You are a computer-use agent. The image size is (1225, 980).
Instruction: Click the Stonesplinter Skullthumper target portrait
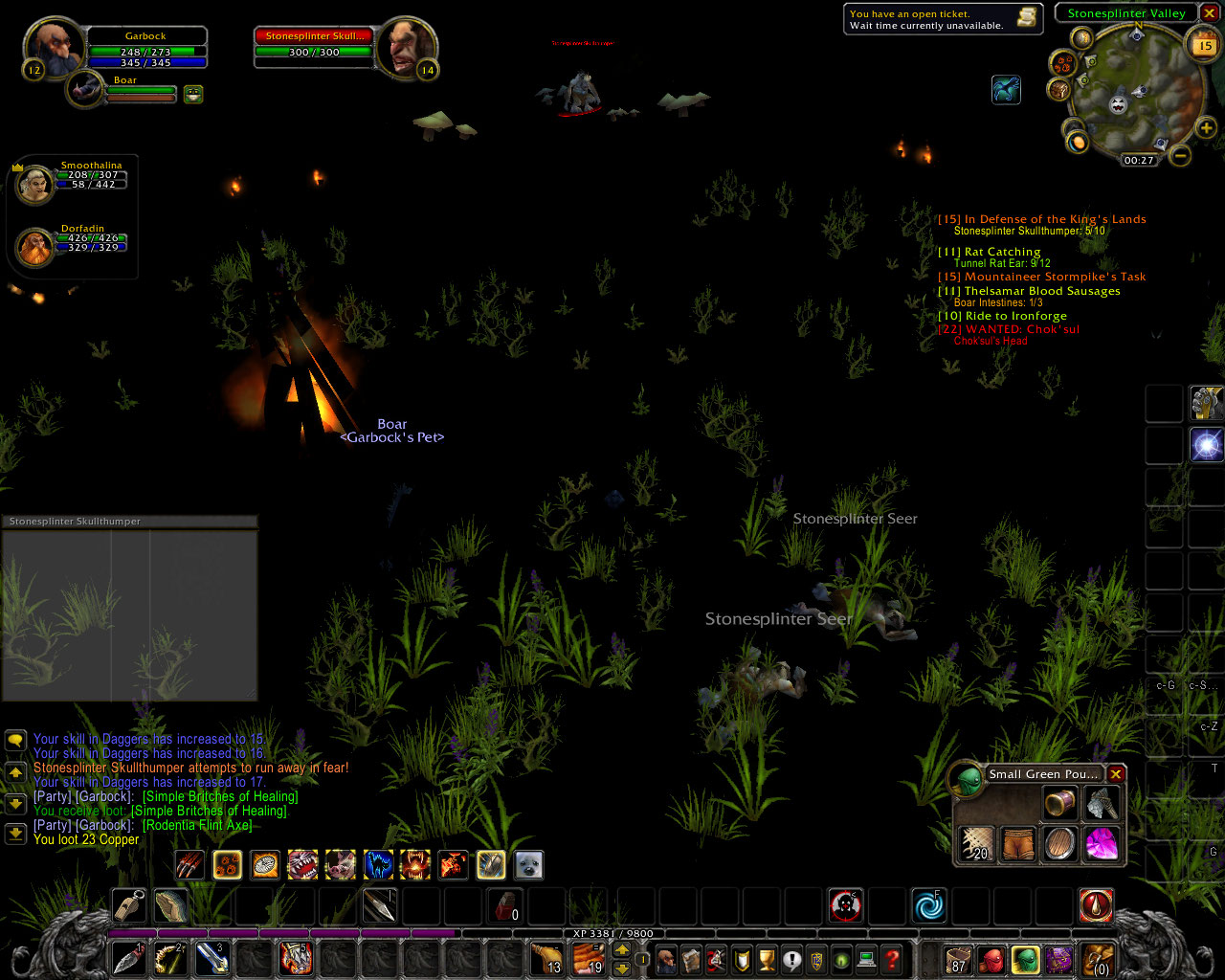point(406,48)
